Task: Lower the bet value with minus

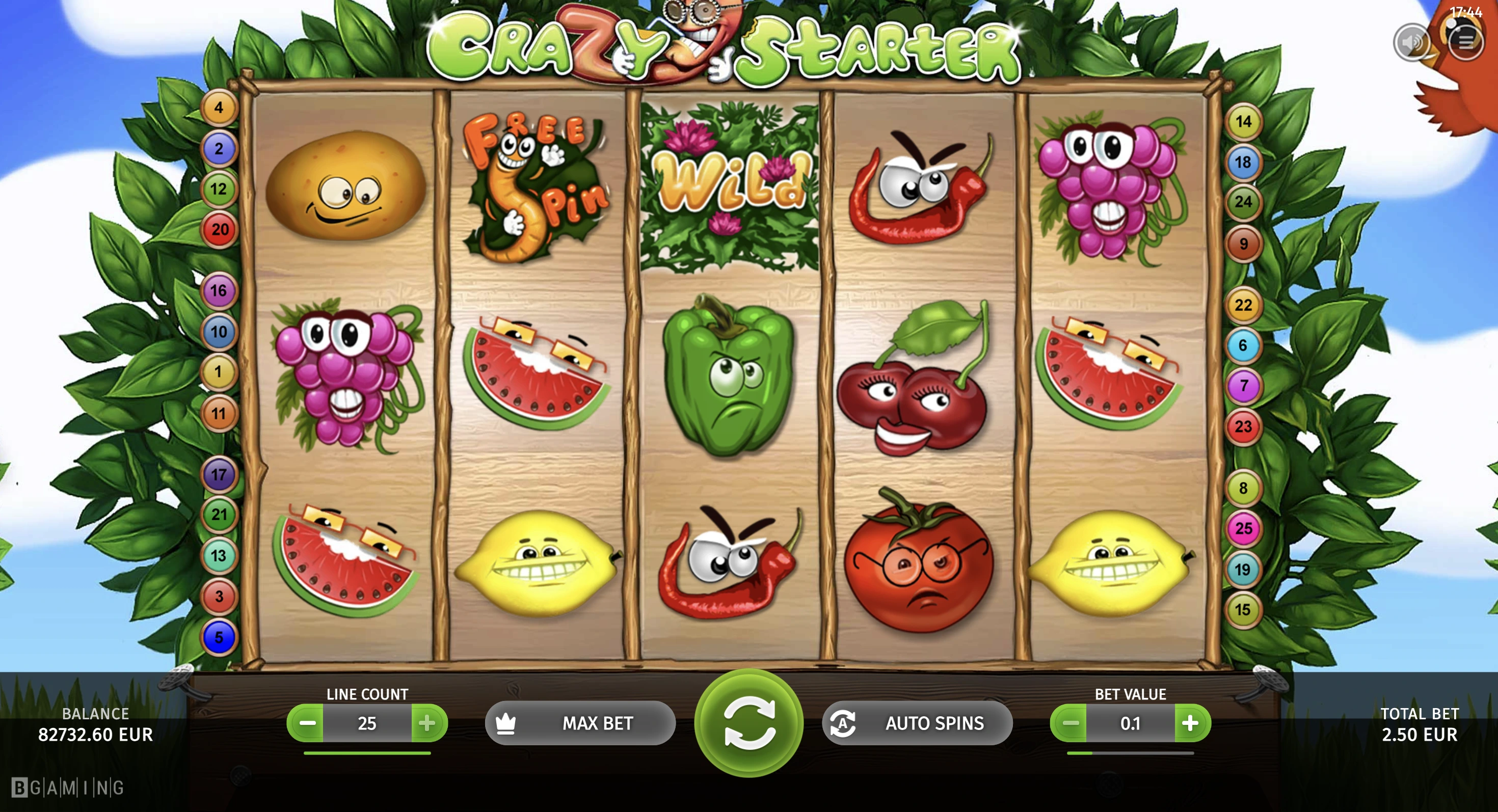Action: (1069, 723)
